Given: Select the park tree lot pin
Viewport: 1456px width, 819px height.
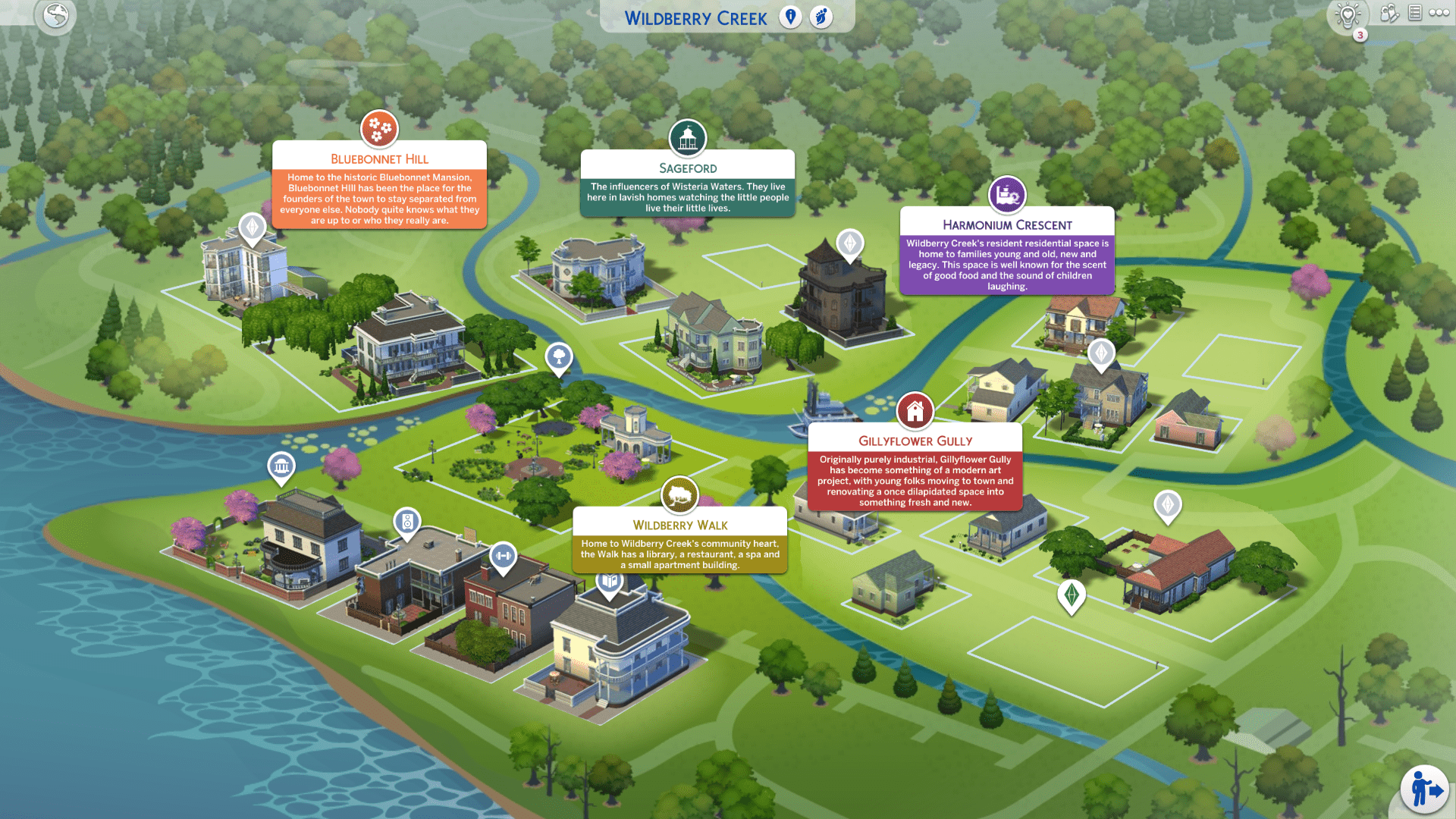Looking at the screenshot, I should pos(559,356).
